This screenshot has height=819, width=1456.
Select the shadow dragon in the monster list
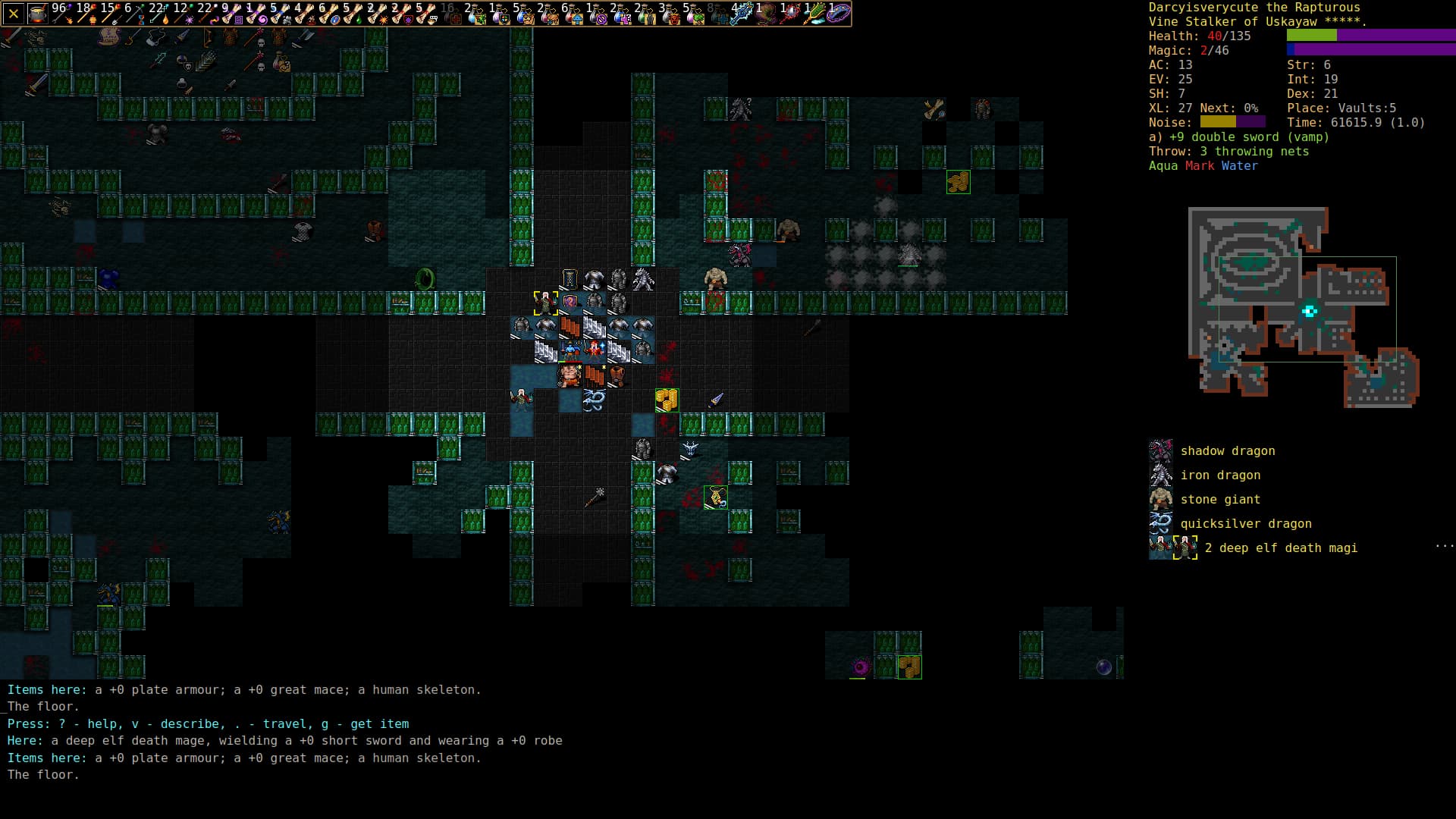1227,451
